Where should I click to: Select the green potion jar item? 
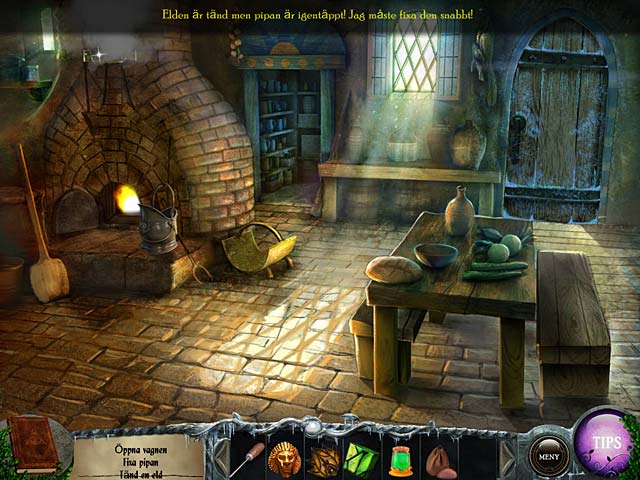(x=400, y=459)
